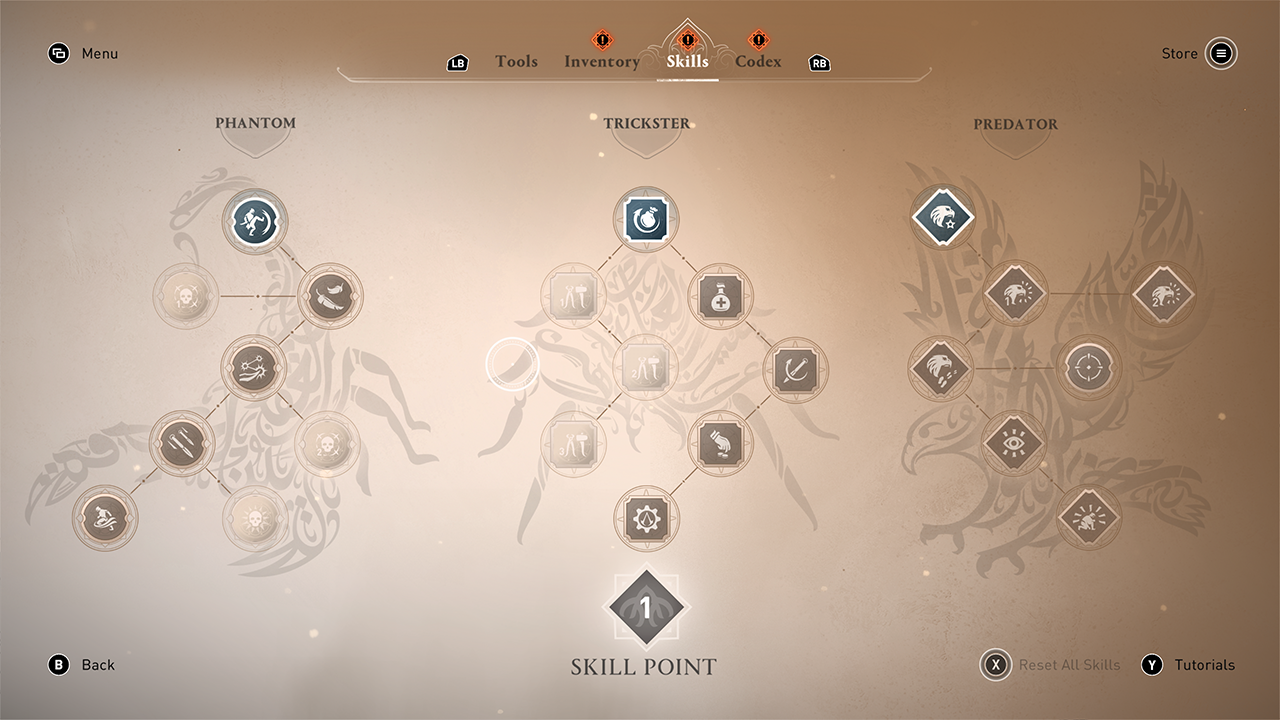Switch to the Tools tab
Image resolution: width=1280 pixels, height=720 pixels.
click(516, 61)
